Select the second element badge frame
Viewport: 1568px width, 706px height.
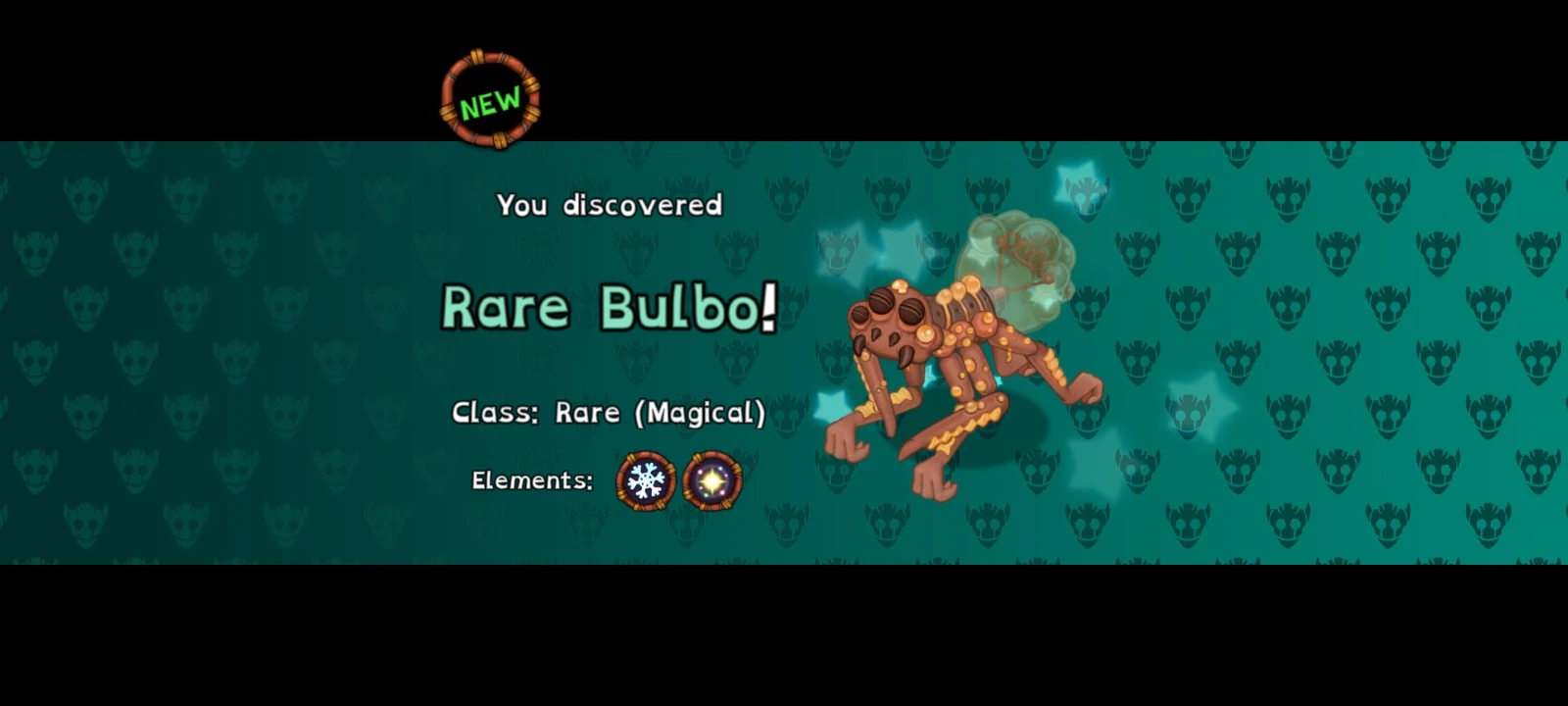(710, 480)
